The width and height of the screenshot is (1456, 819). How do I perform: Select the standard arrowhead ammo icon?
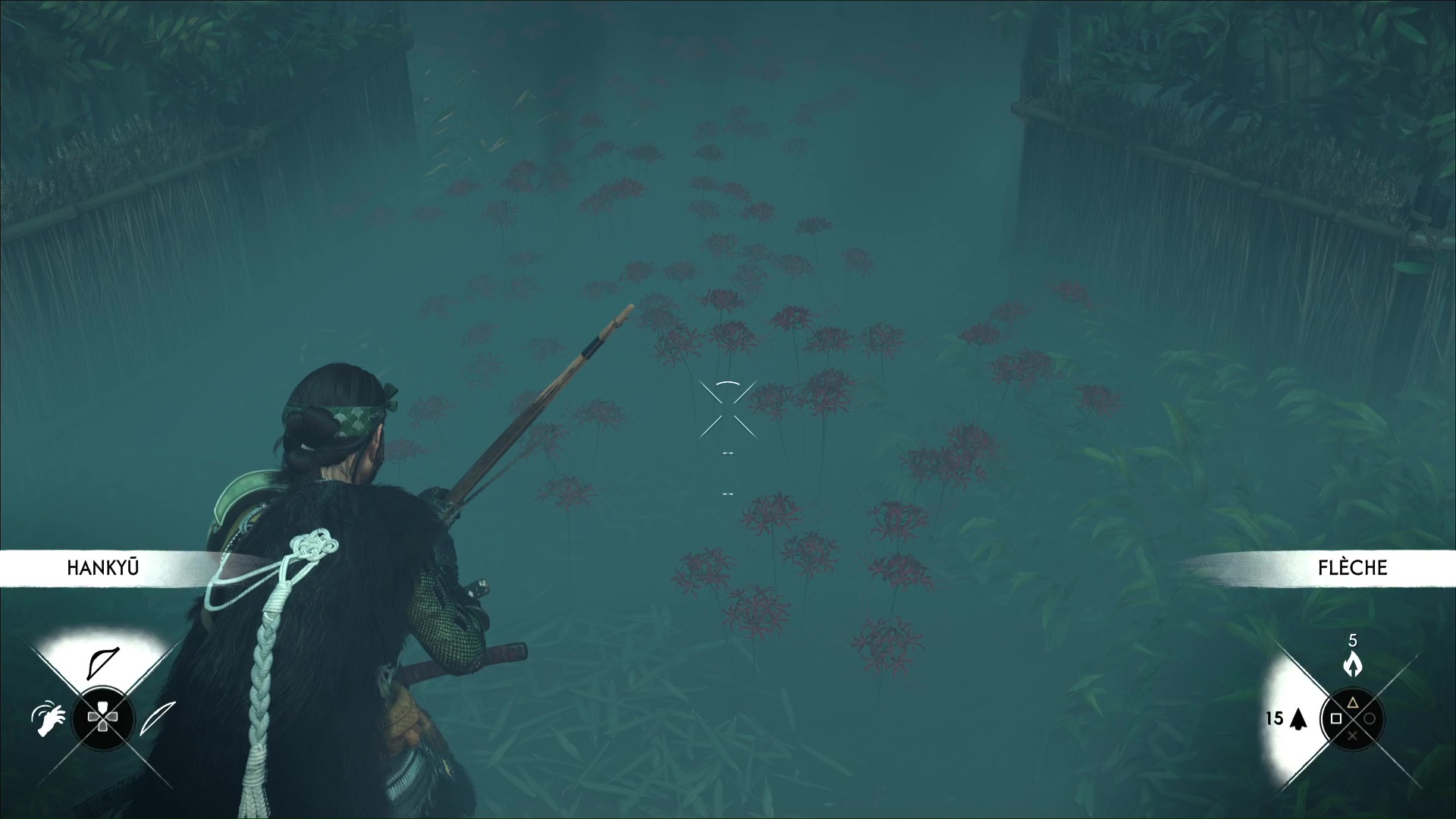(1298, 719)
